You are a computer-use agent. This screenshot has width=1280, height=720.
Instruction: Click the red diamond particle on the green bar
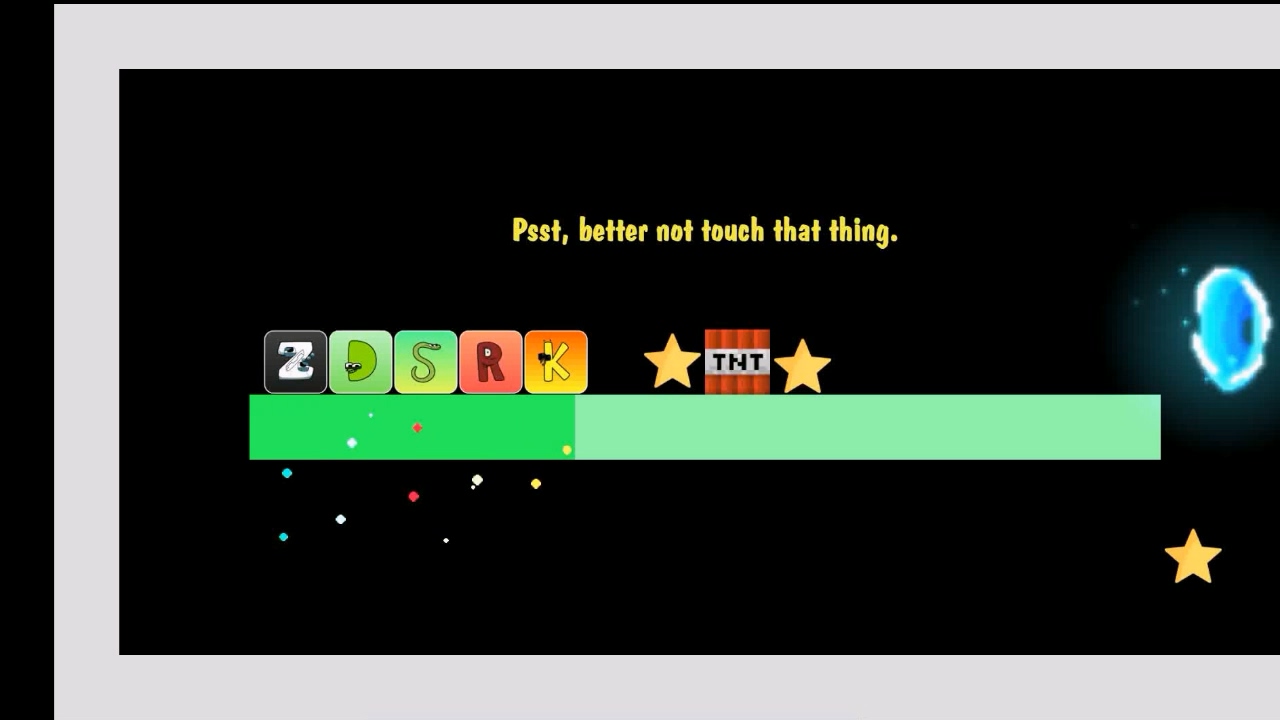(416, 427)
